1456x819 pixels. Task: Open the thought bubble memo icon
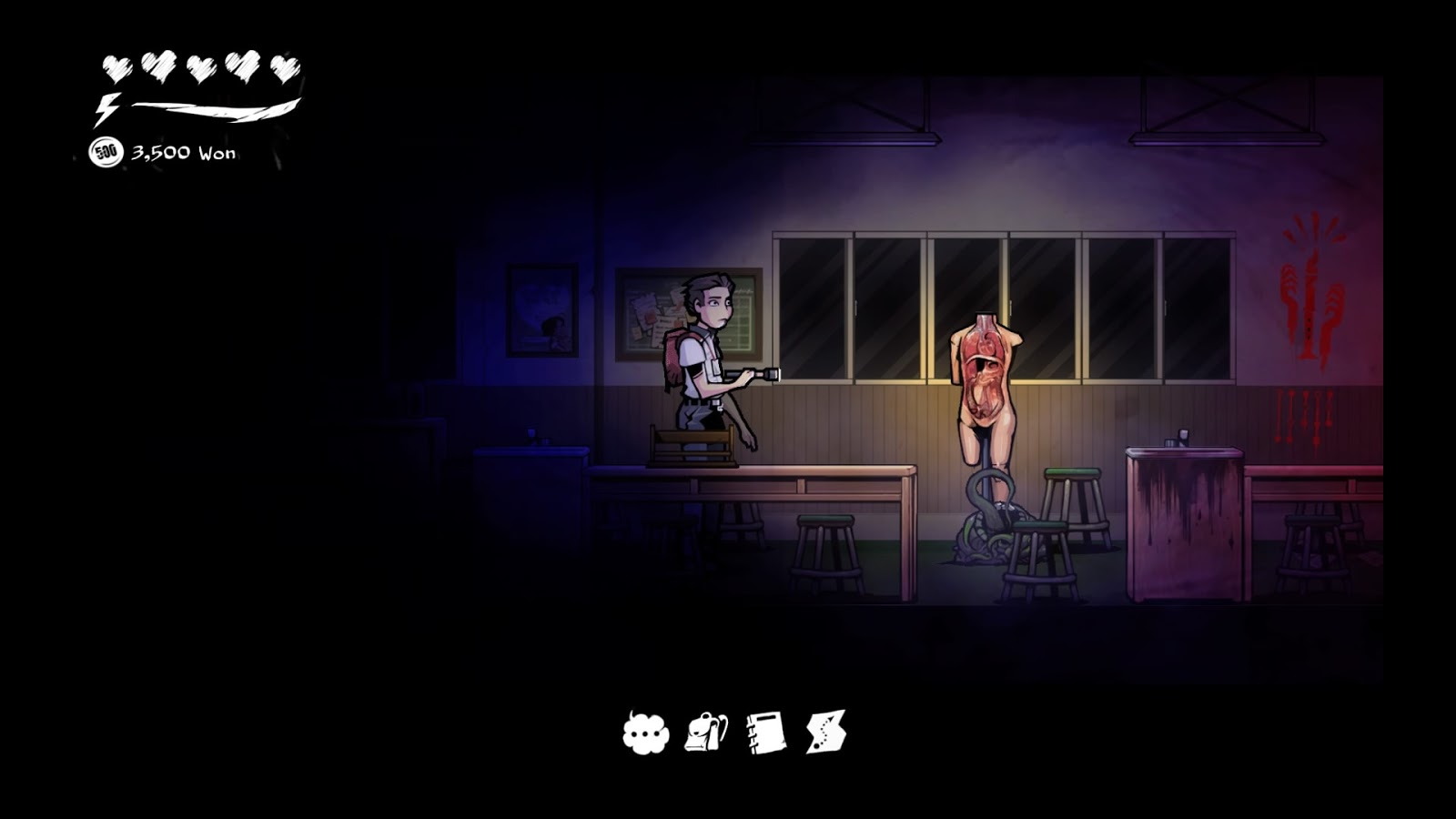[646, 733]
